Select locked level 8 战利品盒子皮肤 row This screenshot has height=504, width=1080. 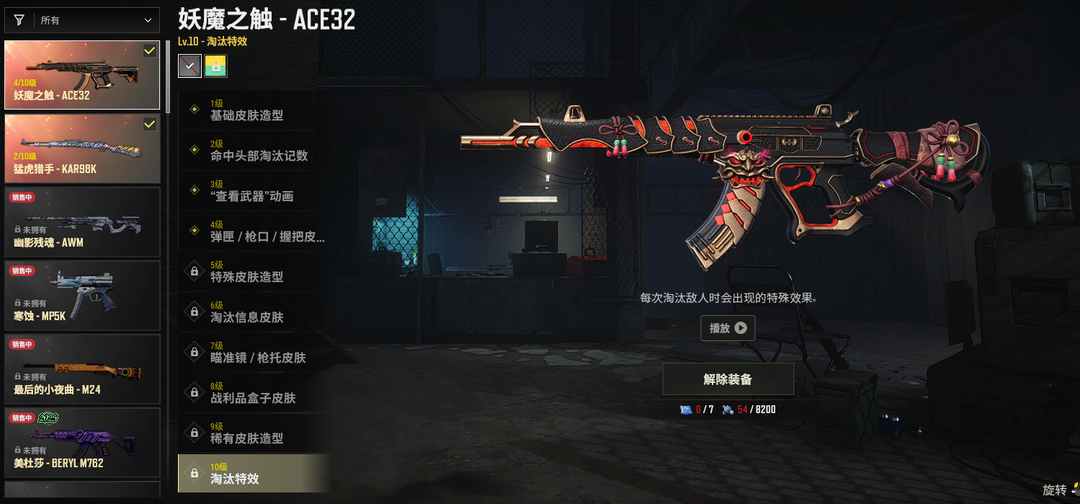(255, 392)
